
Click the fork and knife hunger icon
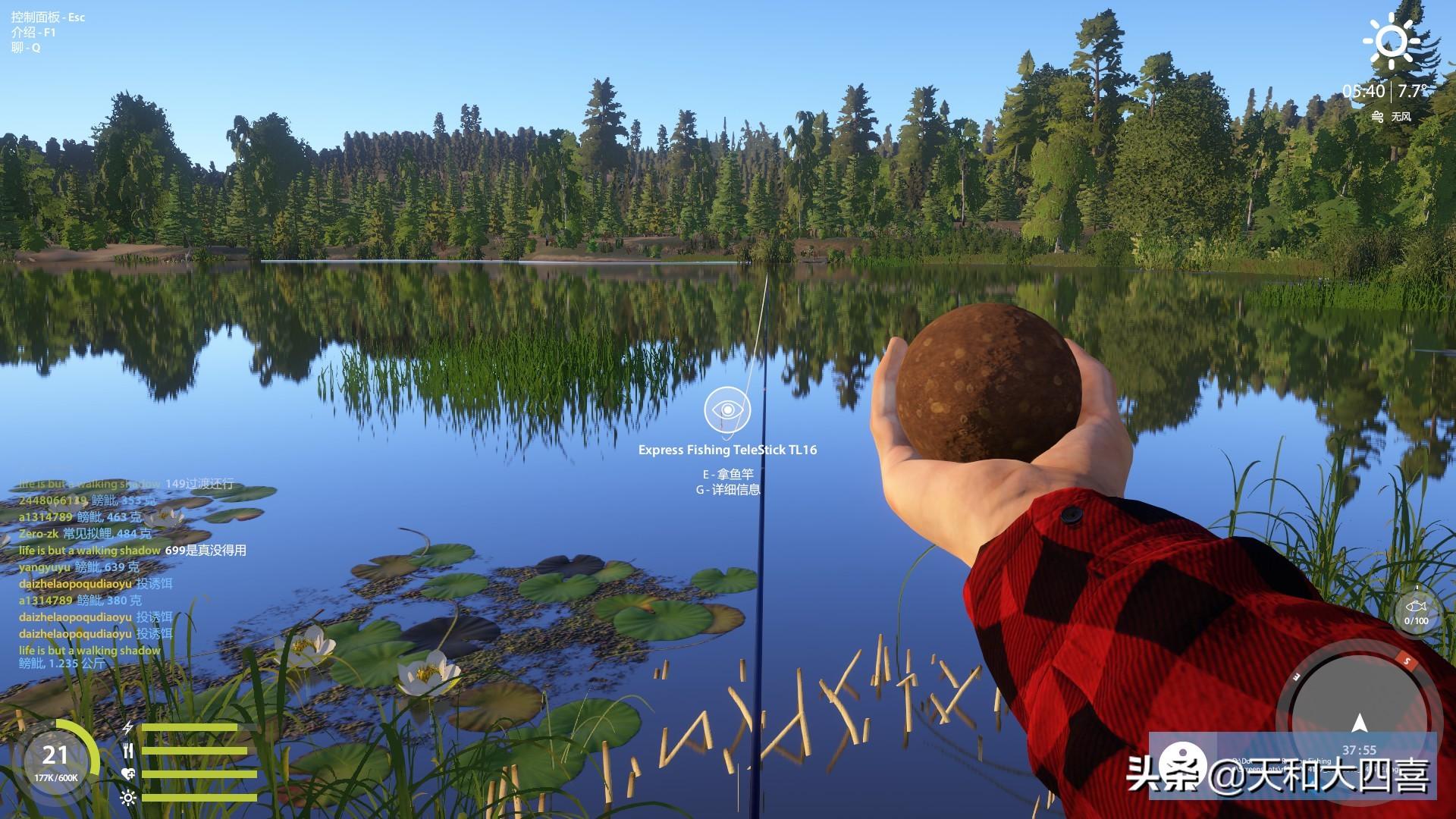click(x=128, y=751)
